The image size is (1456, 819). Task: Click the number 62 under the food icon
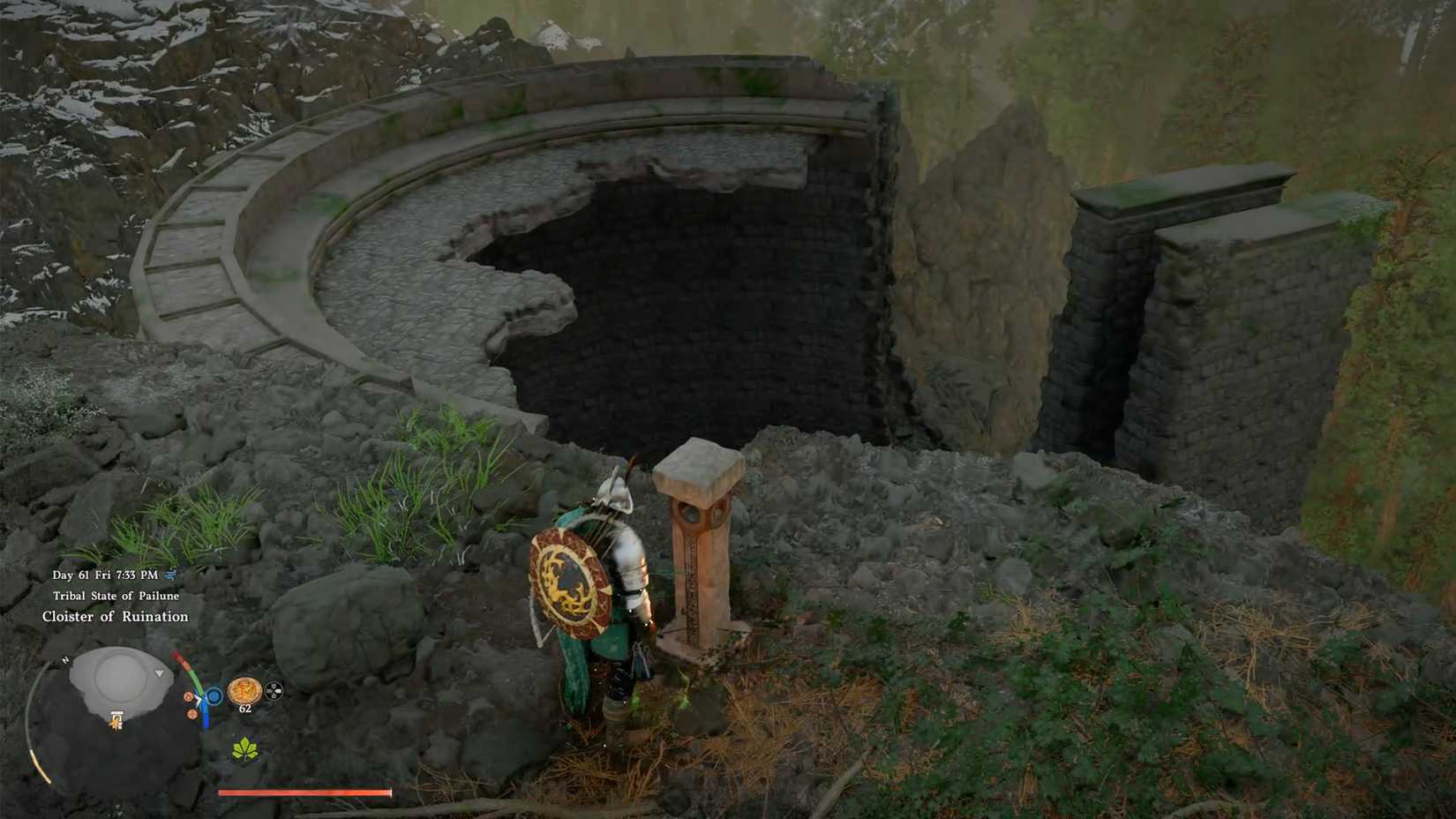244,708
